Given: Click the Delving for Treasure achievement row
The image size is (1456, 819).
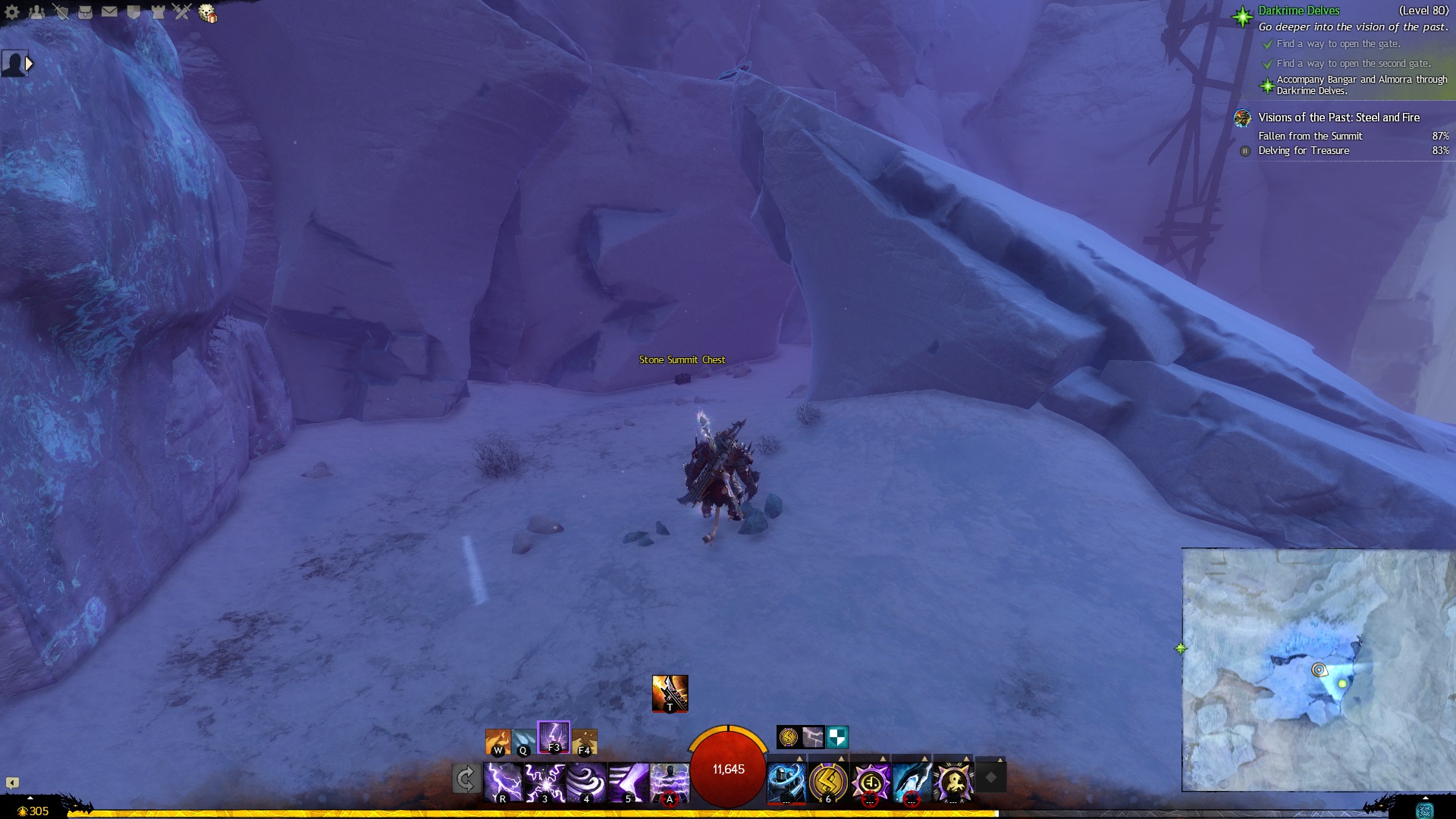Looking at the screenshot, I should pyautogui.click(x=1304, y=151).
